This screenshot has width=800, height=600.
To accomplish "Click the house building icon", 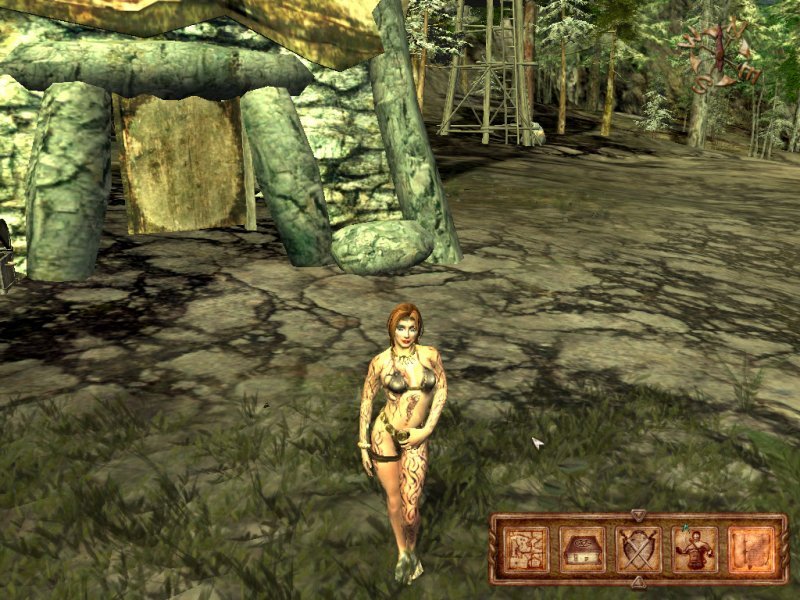I will (580, 549).
